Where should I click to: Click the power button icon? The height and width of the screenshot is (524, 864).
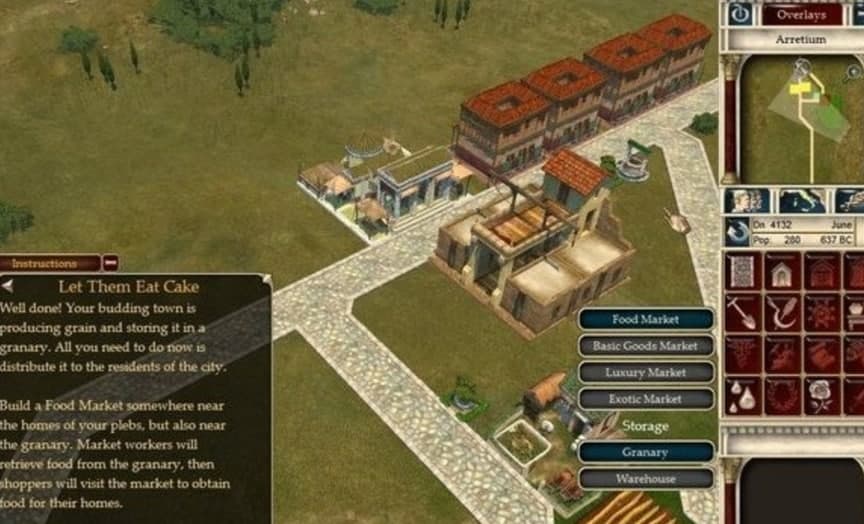pyautogui.click(x=739, y=14)
